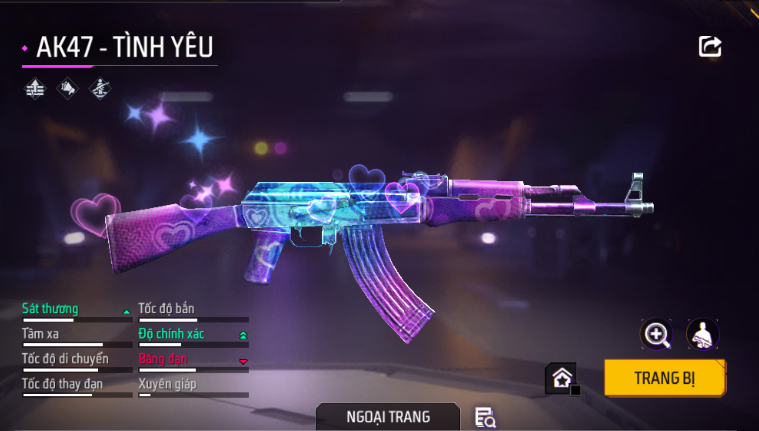Select the upward arrow attribute icon
759x431 pixels.
coord(36,88)
